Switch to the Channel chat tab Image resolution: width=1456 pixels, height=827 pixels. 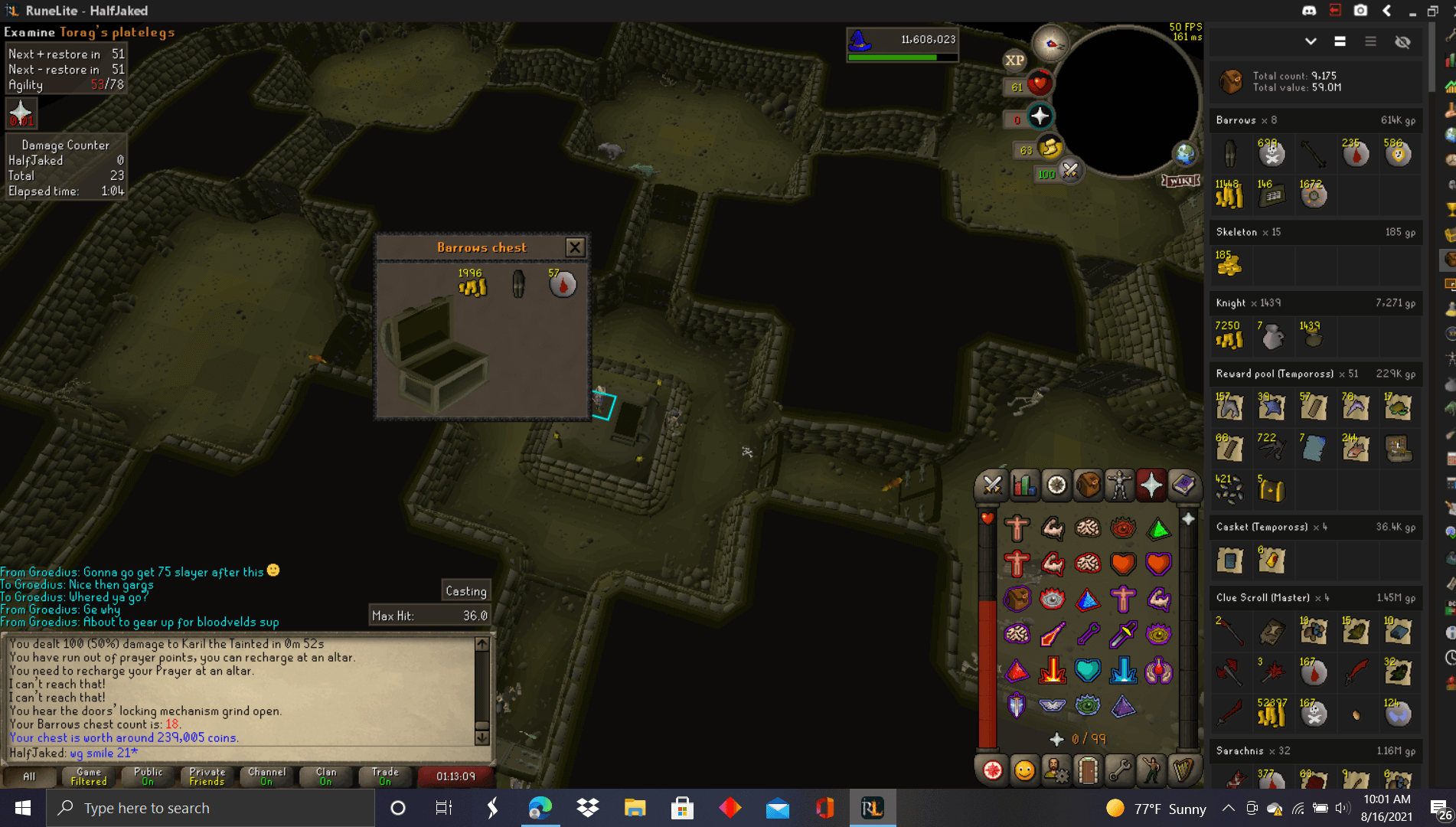(x=266, y=776)
